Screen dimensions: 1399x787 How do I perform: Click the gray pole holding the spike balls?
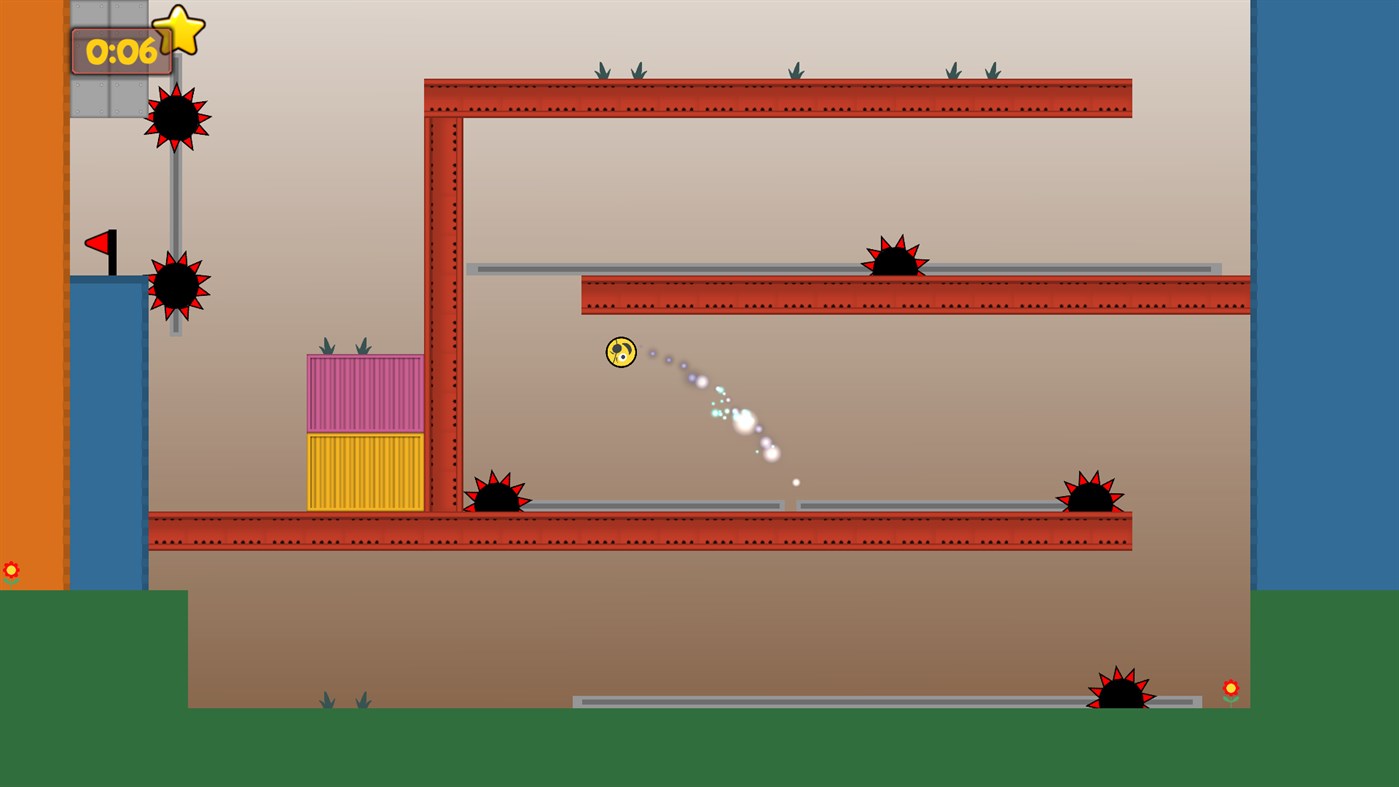(x=177, y=195)
